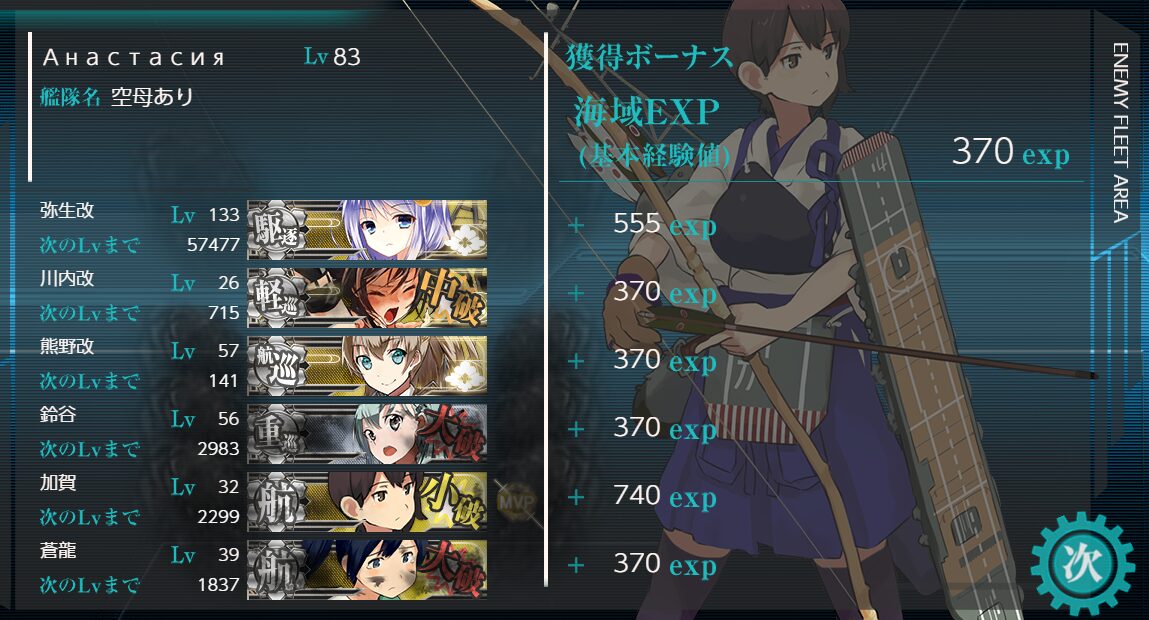Screen dimensions: 1149x620
Task: Click Sendai Kai's light cruiser banner
Action: point(367,297)
